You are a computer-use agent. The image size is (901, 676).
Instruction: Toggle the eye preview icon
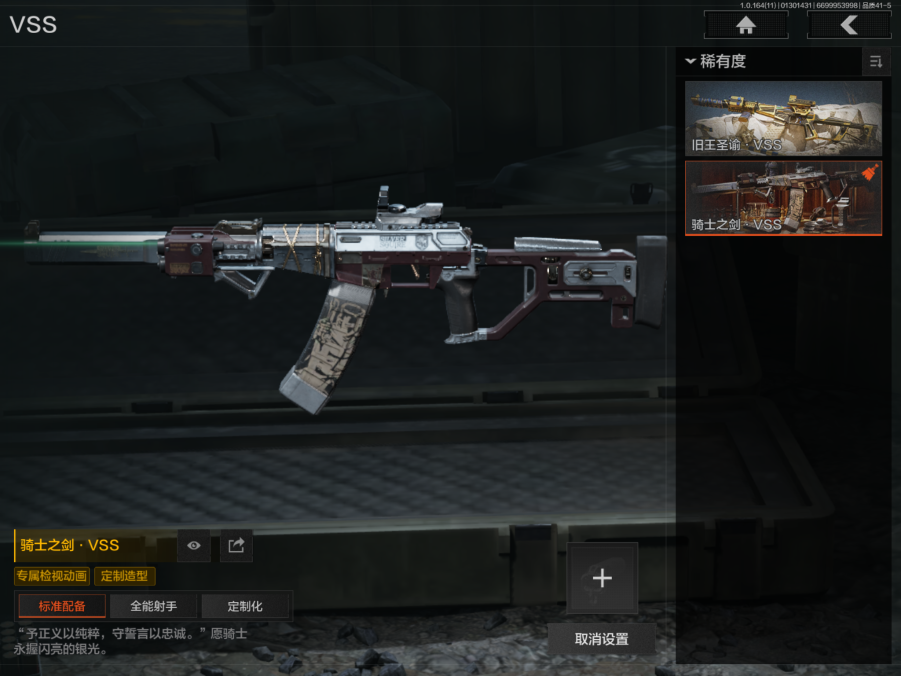point(194,545)
